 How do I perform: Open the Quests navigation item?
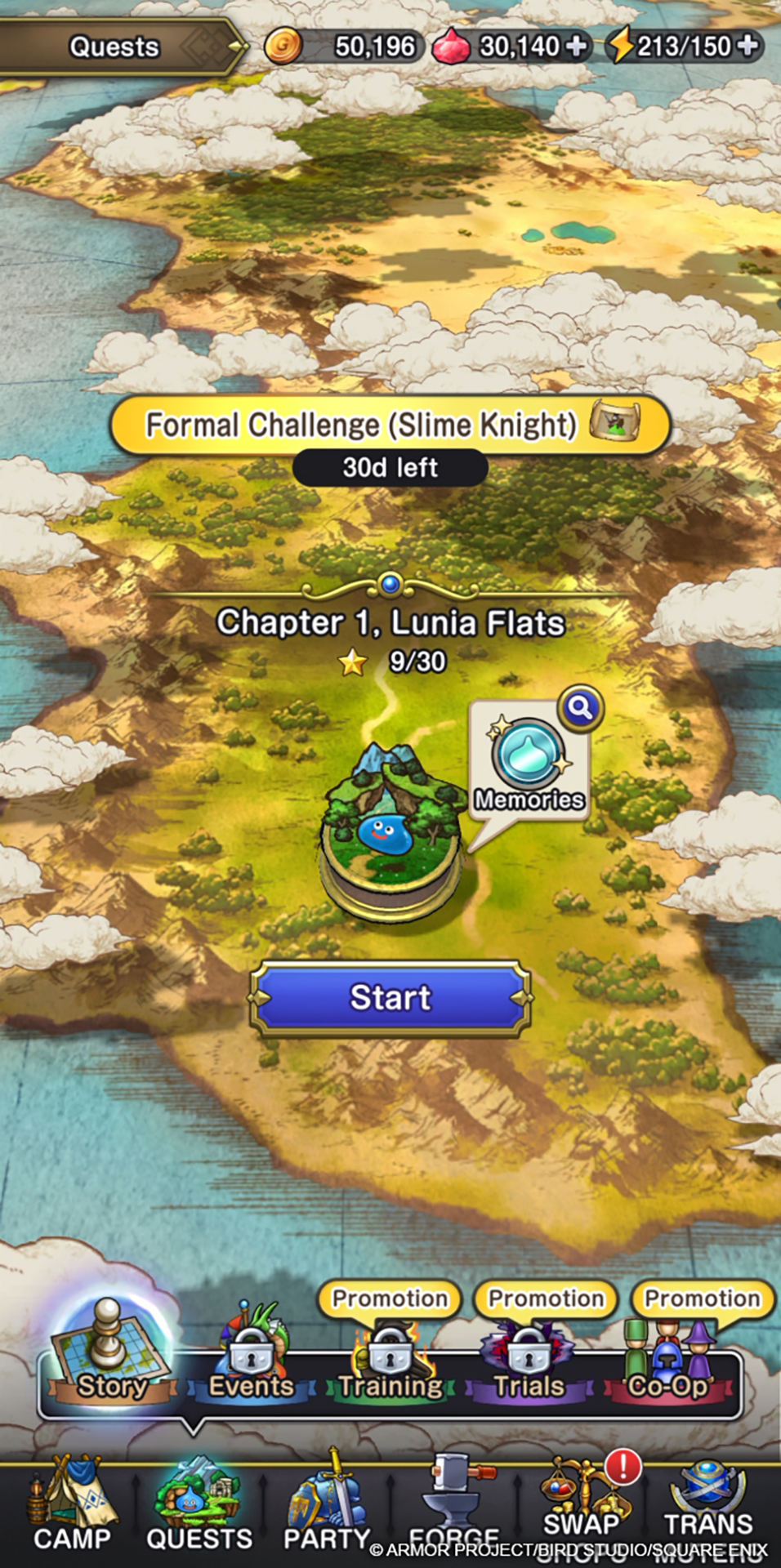pos(199,1507)
